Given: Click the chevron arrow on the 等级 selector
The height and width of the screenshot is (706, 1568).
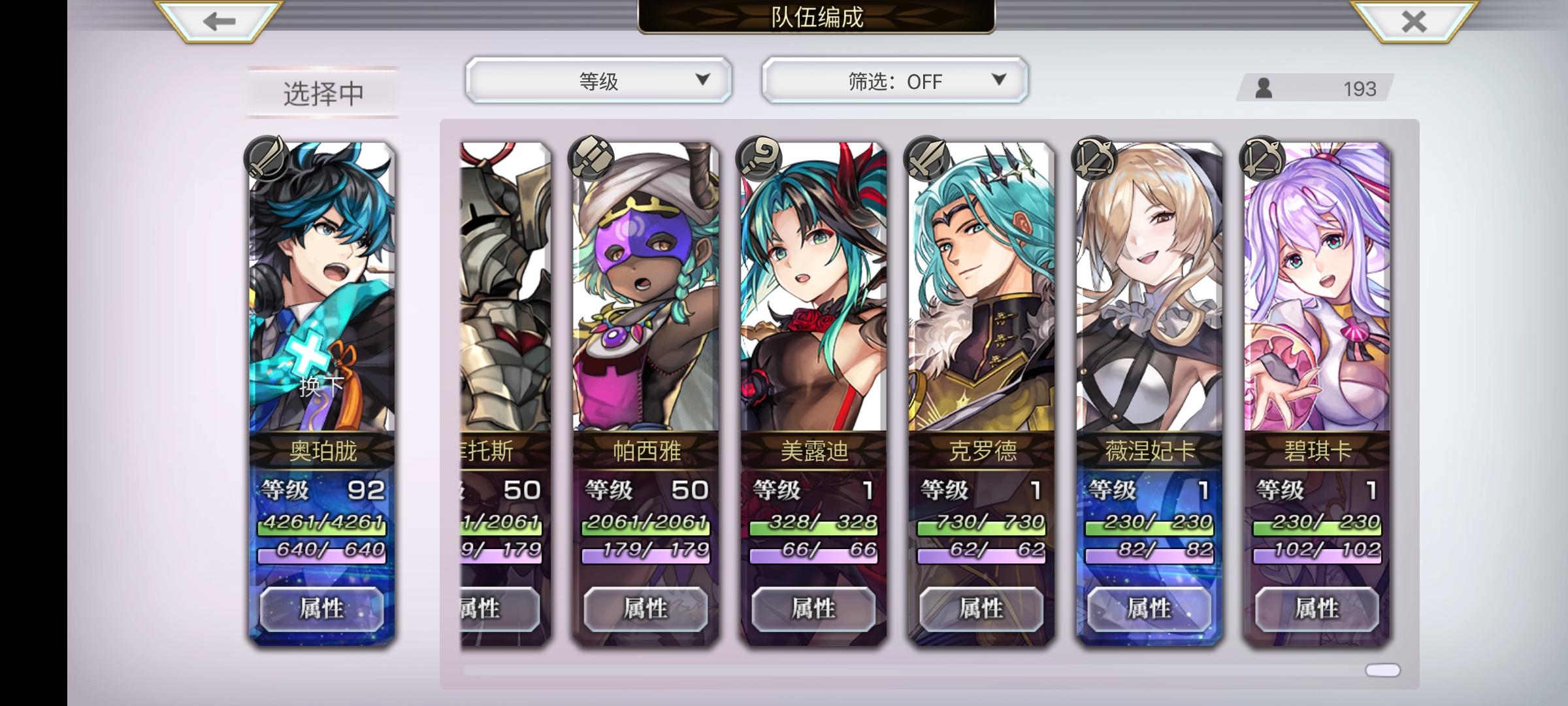Looking at the screenshot, I should pyautogui.click(x=704, y=80).
